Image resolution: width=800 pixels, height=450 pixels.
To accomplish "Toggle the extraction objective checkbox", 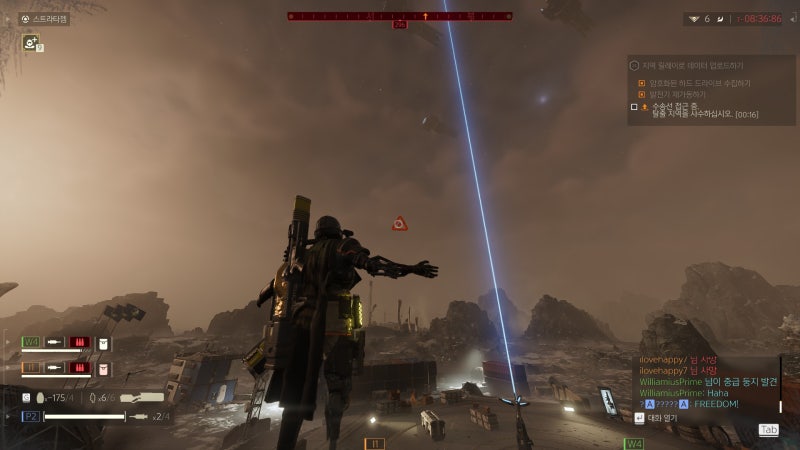I will click(634, 106).
